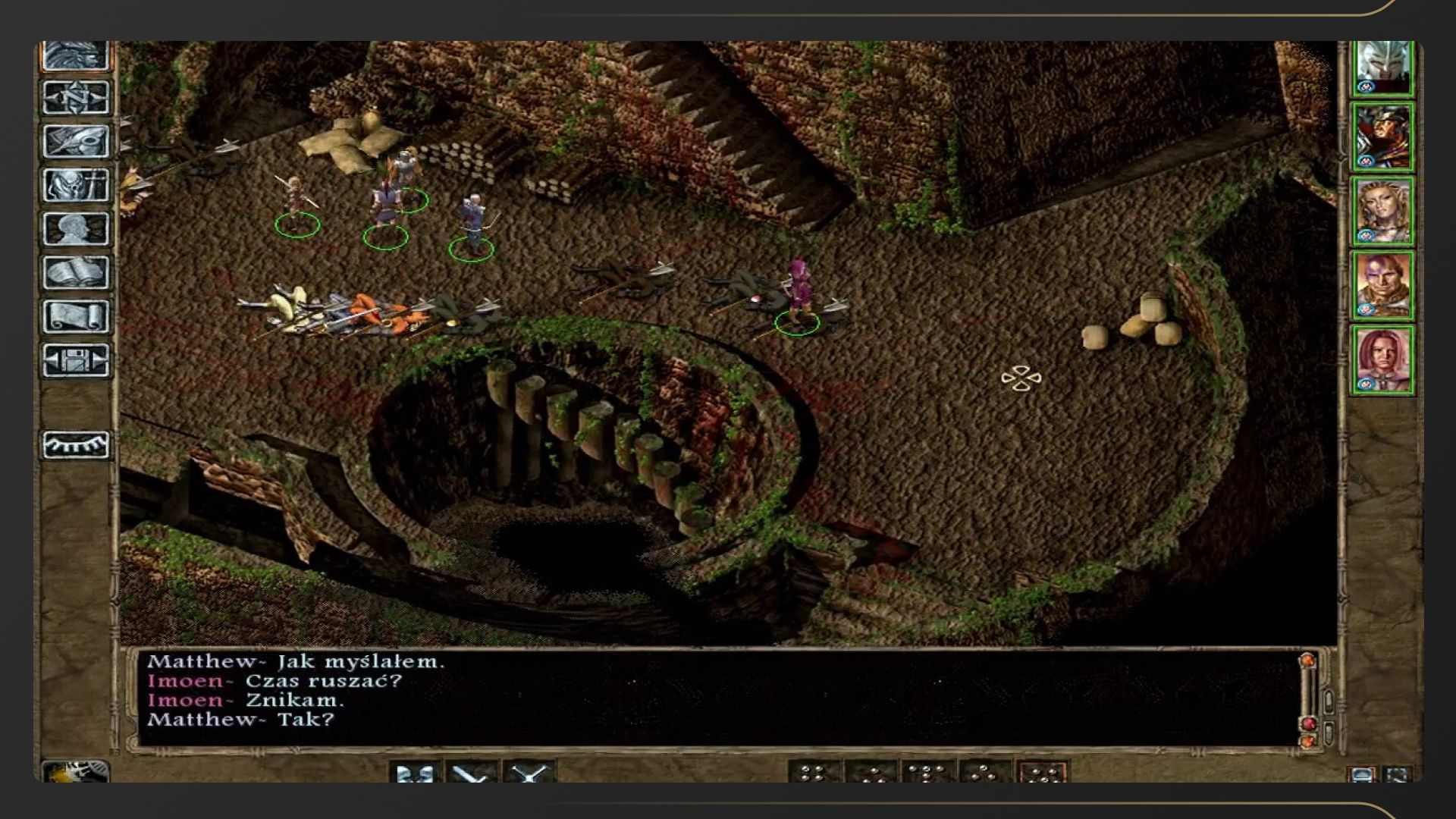
Task: Click the dialogue log message window
Action: coord(713,698)
